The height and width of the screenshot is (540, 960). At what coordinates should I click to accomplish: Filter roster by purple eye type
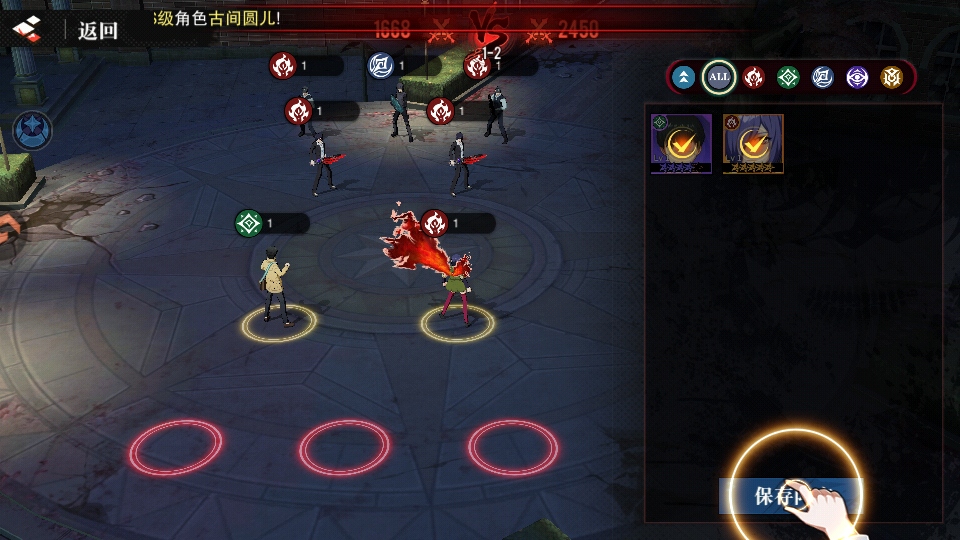point(857,77)
